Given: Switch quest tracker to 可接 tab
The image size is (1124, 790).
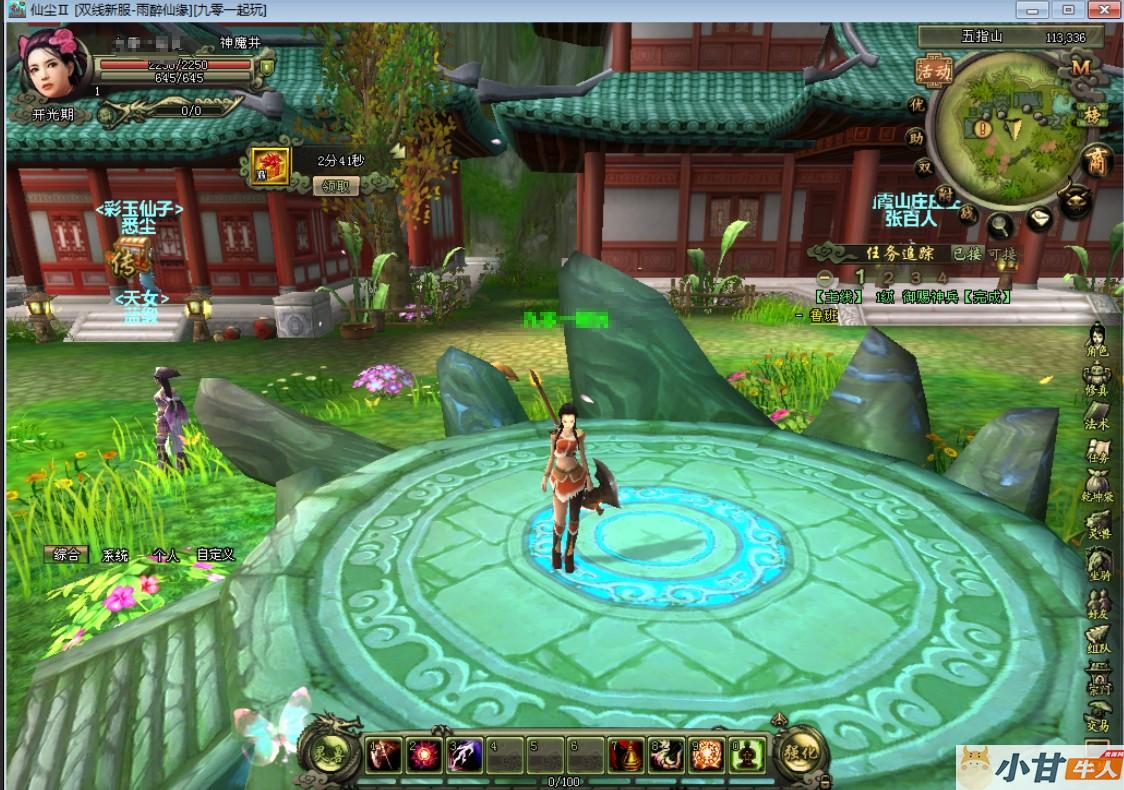Looking at the screenshot, I should [x=1001, y=253].
